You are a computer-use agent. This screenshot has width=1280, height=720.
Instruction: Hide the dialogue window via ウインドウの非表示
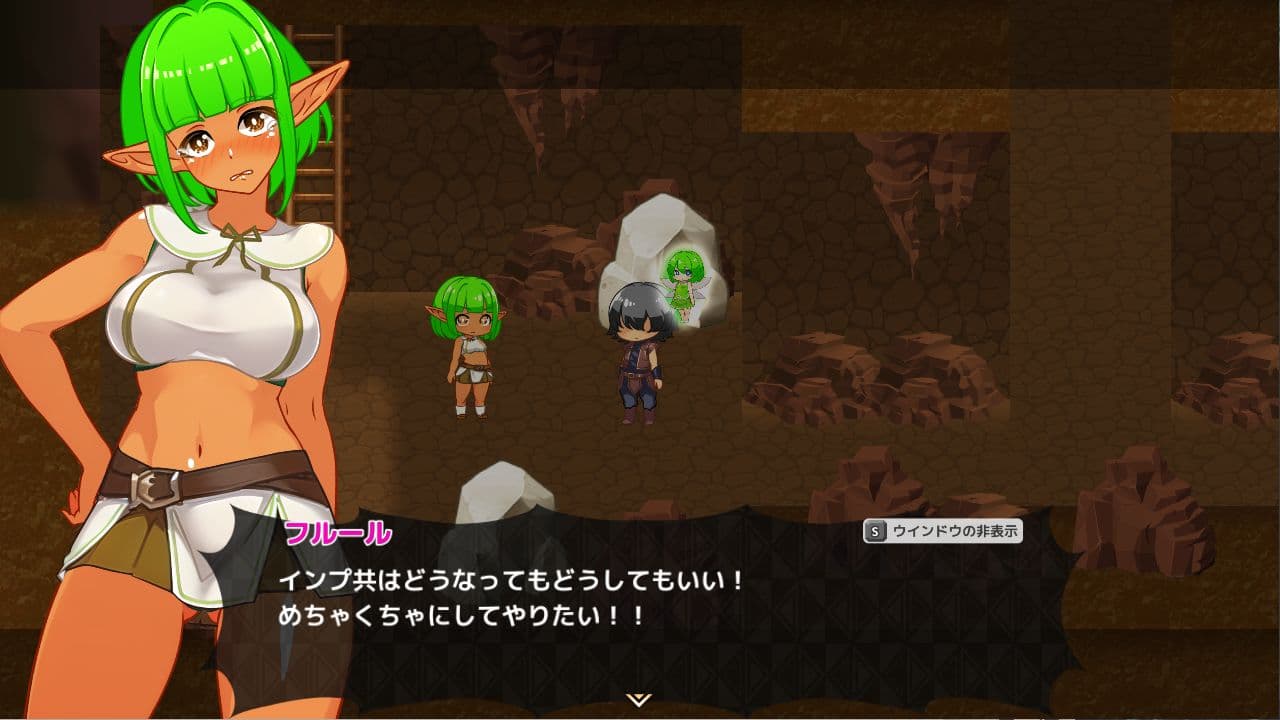point(943,532)
